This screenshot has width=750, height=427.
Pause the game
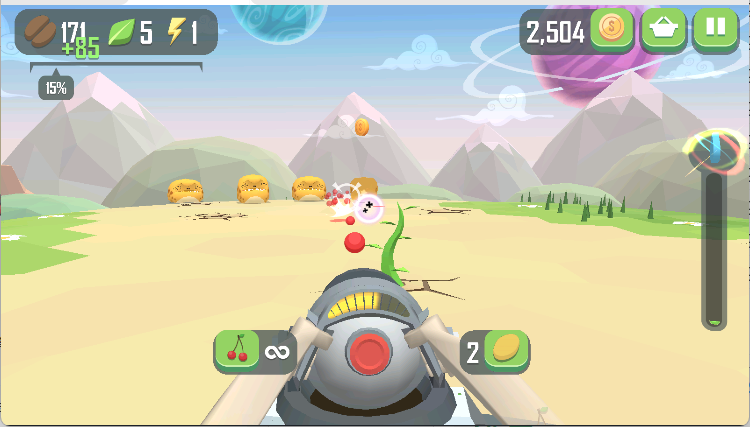click(716, 29)
